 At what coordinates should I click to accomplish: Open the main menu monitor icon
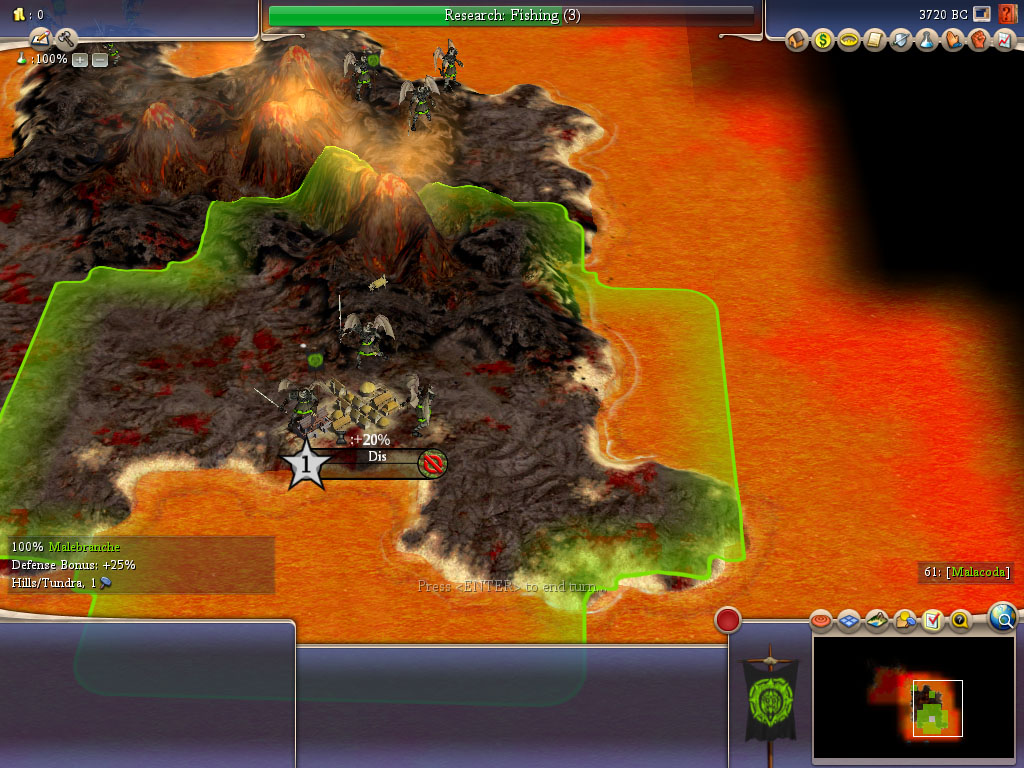pyautogui.click(x=981, y=14)
